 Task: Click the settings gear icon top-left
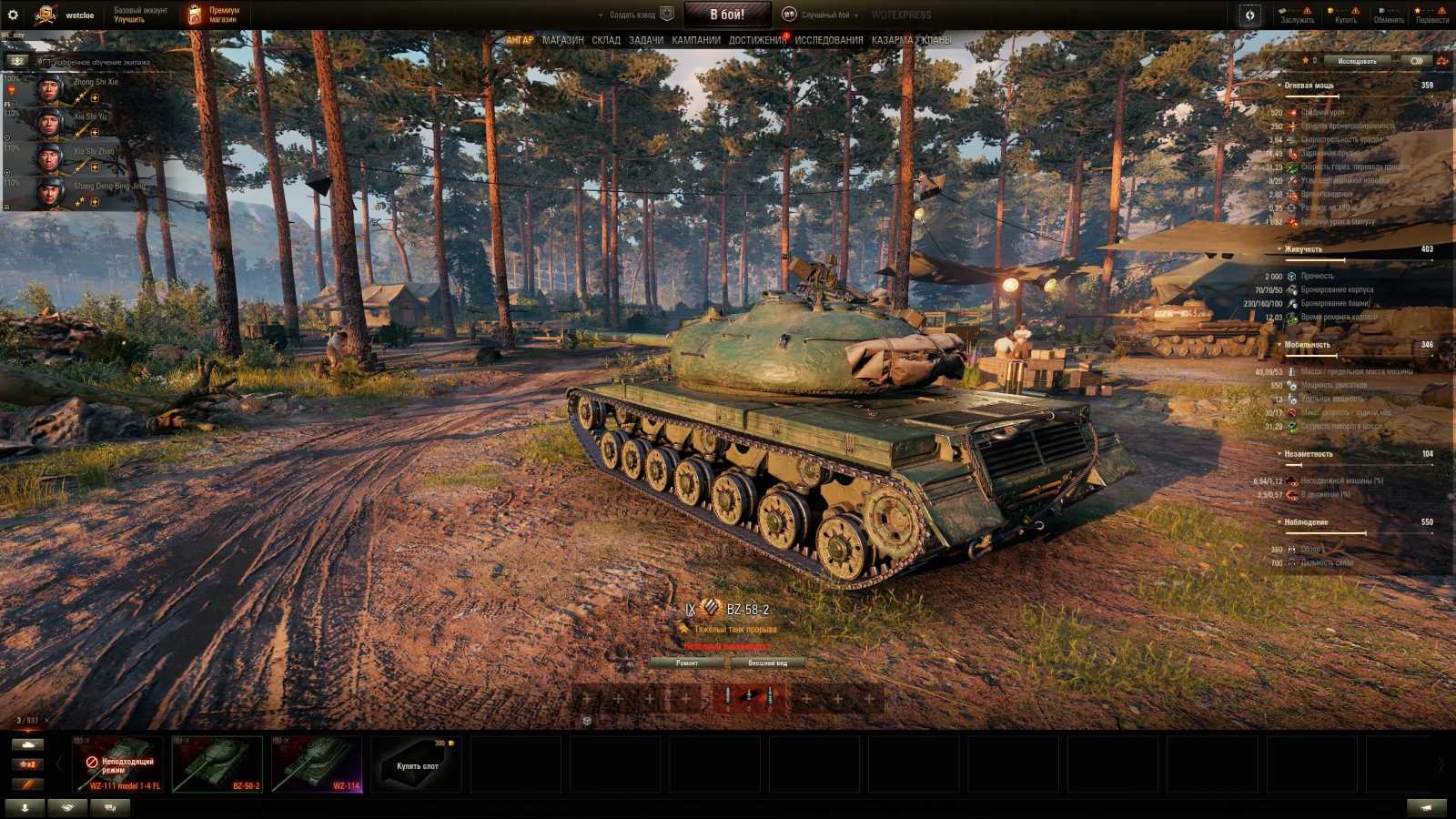[x=13, y=13]
